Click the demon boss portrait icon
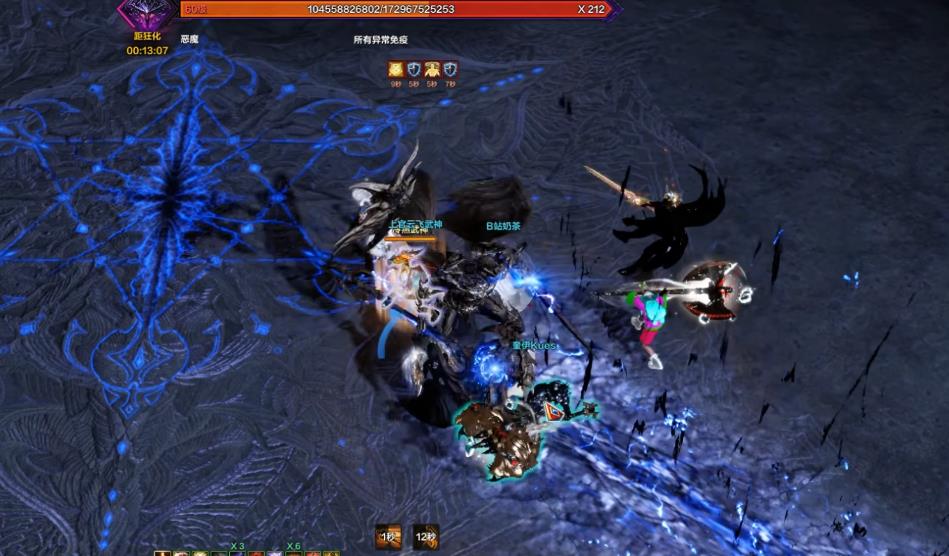 (147, 14)
